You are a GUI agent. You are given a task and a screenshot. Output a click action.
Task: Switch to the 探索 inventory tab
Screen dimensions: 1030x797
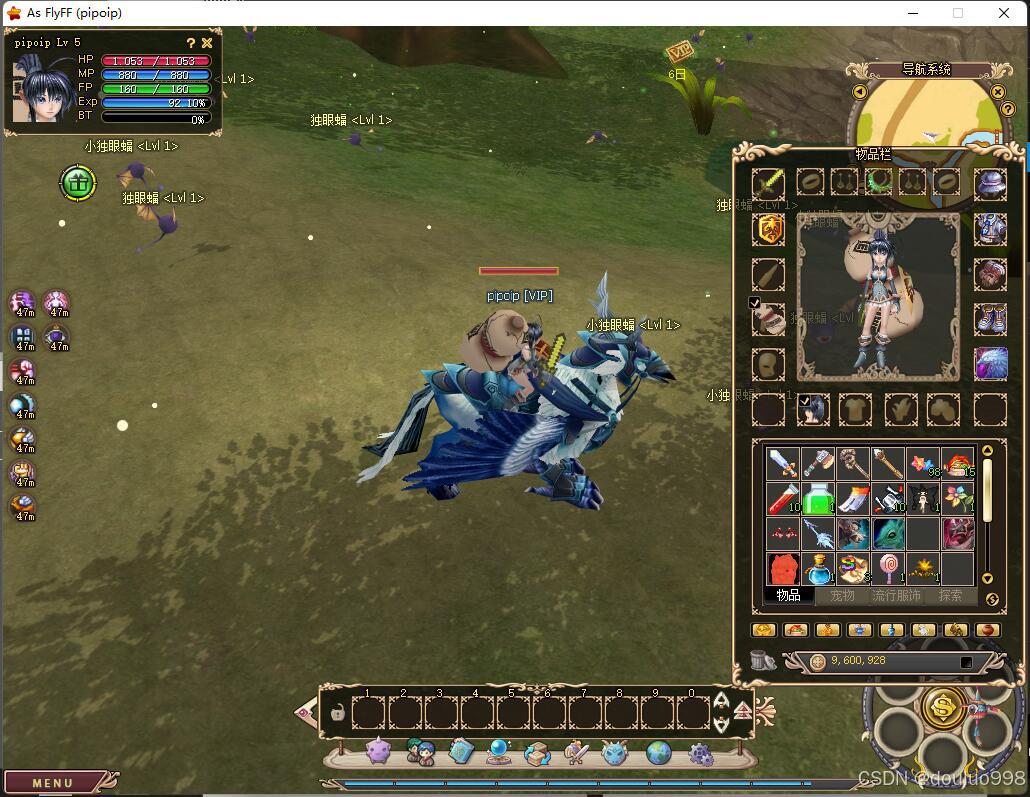coord(950,596)
